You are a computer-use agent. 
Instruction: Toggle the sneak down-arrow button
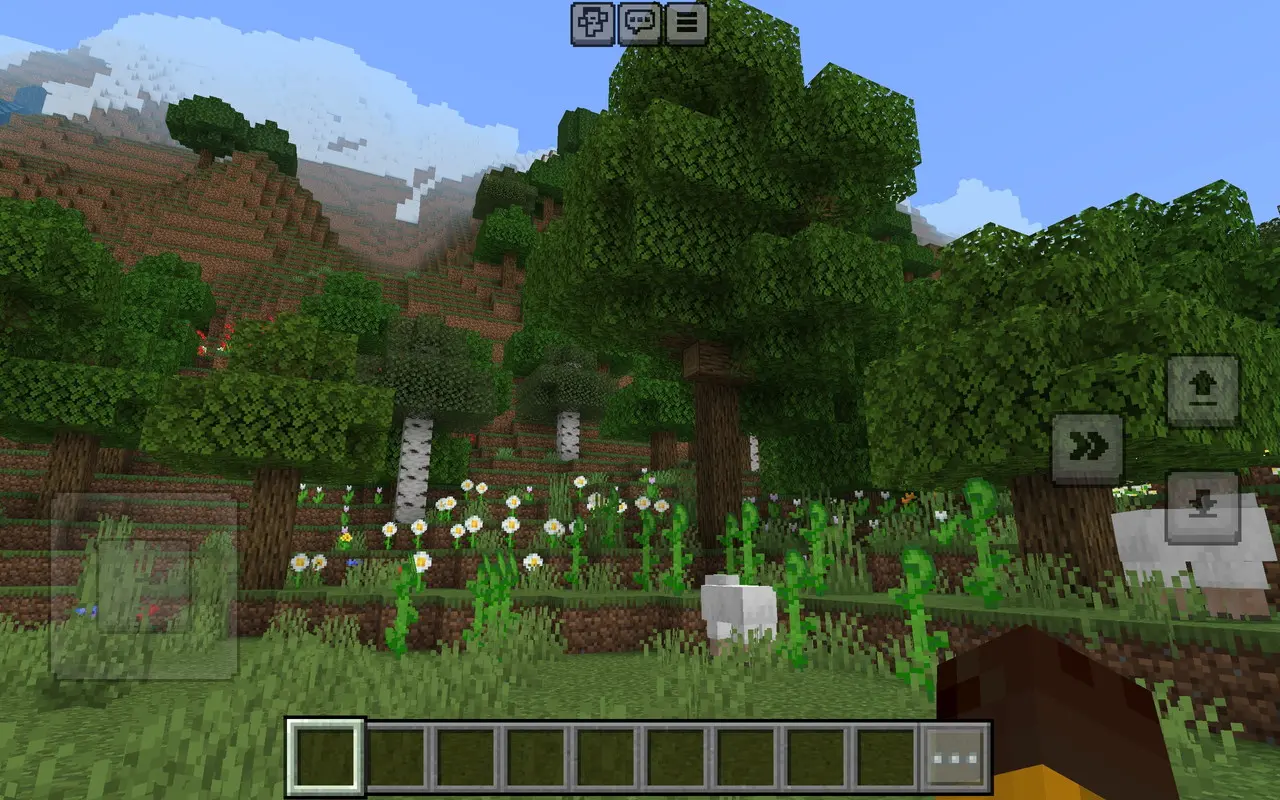point(1203,507)
